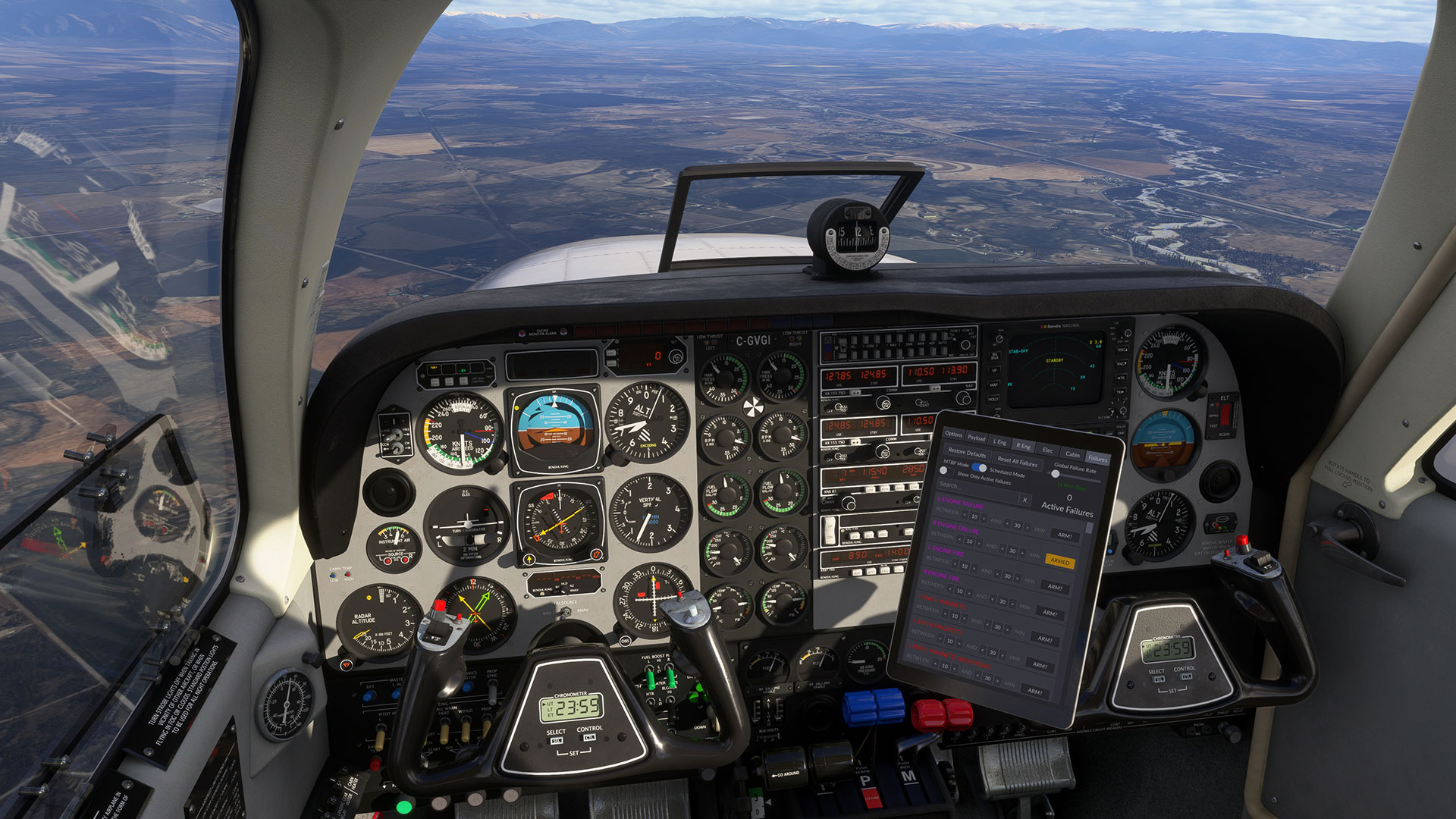
Task: Adjust the Global Failure Rate slider handle
Action: [x=1055, y=474]
